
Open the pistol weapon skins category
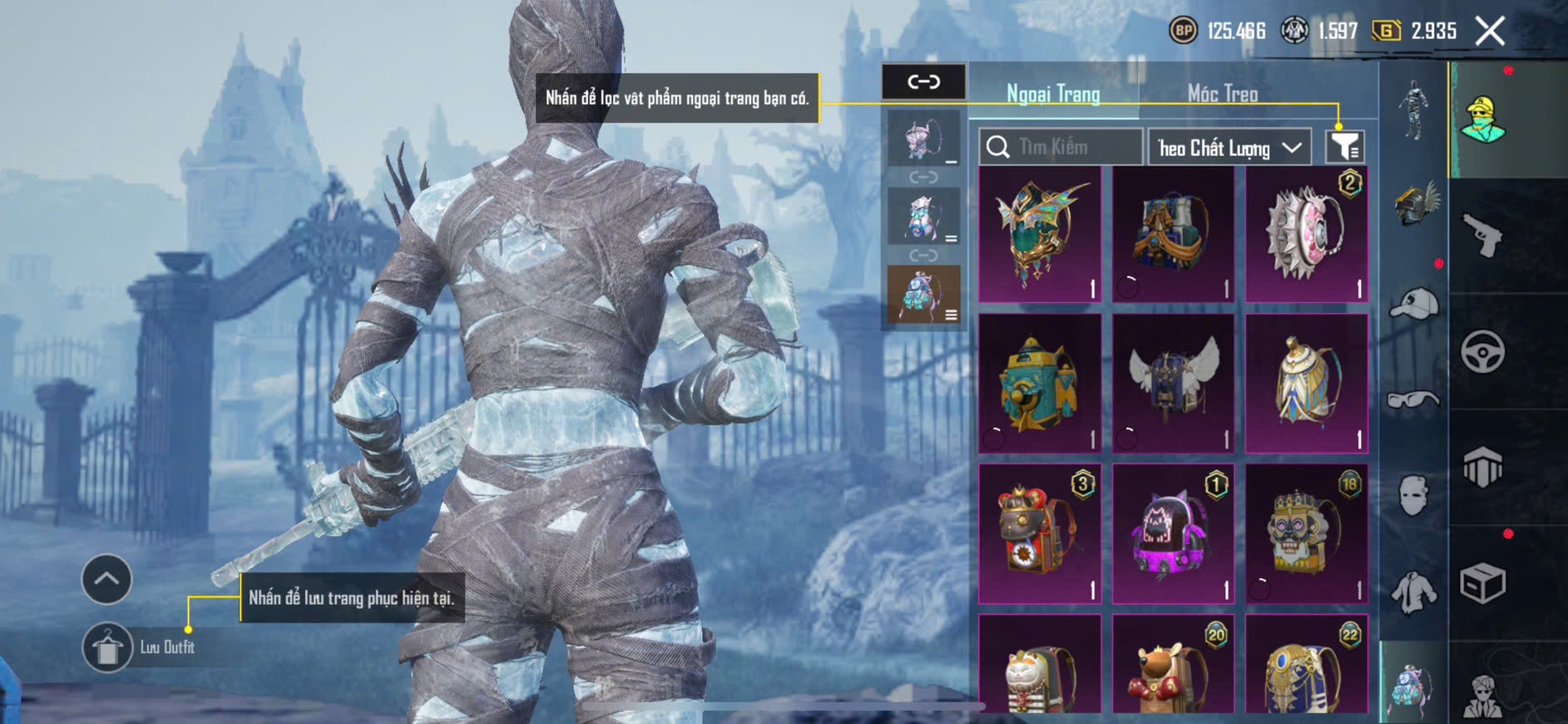point(1482,236)
